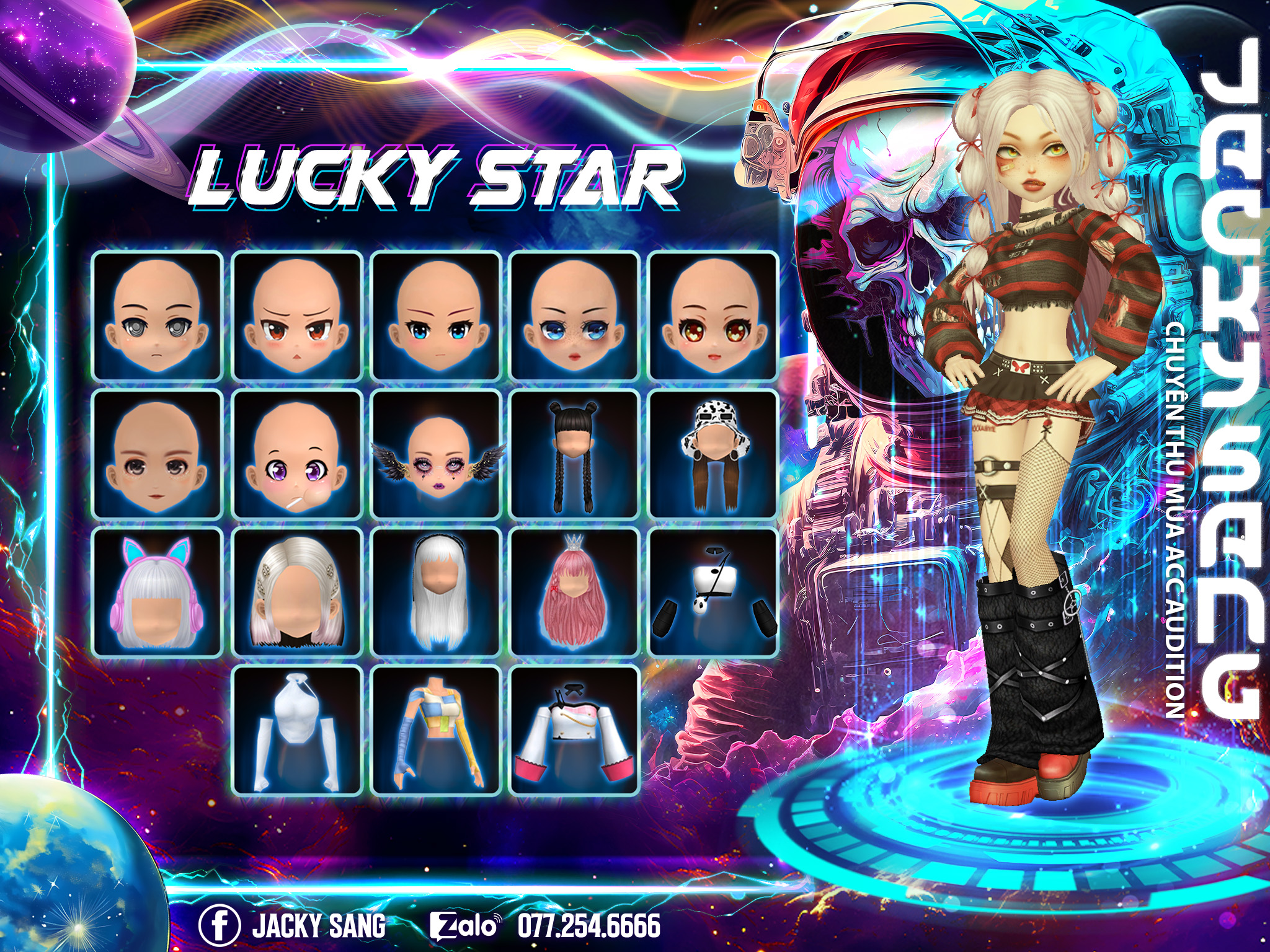
Task: Select the long white hair with black headband
Action: click(436, 592)
